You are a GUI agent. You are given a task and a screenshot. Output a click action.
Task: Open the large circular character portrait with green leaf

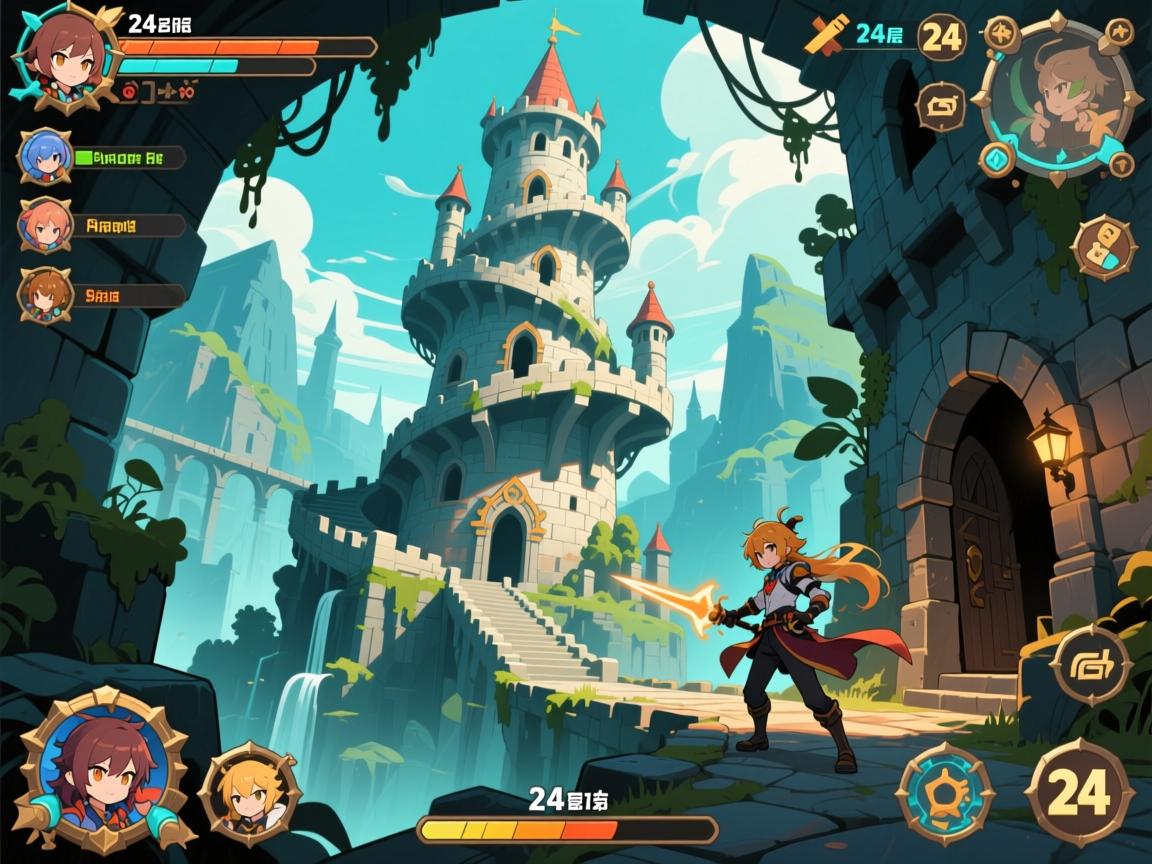[x=1060, y=96]
